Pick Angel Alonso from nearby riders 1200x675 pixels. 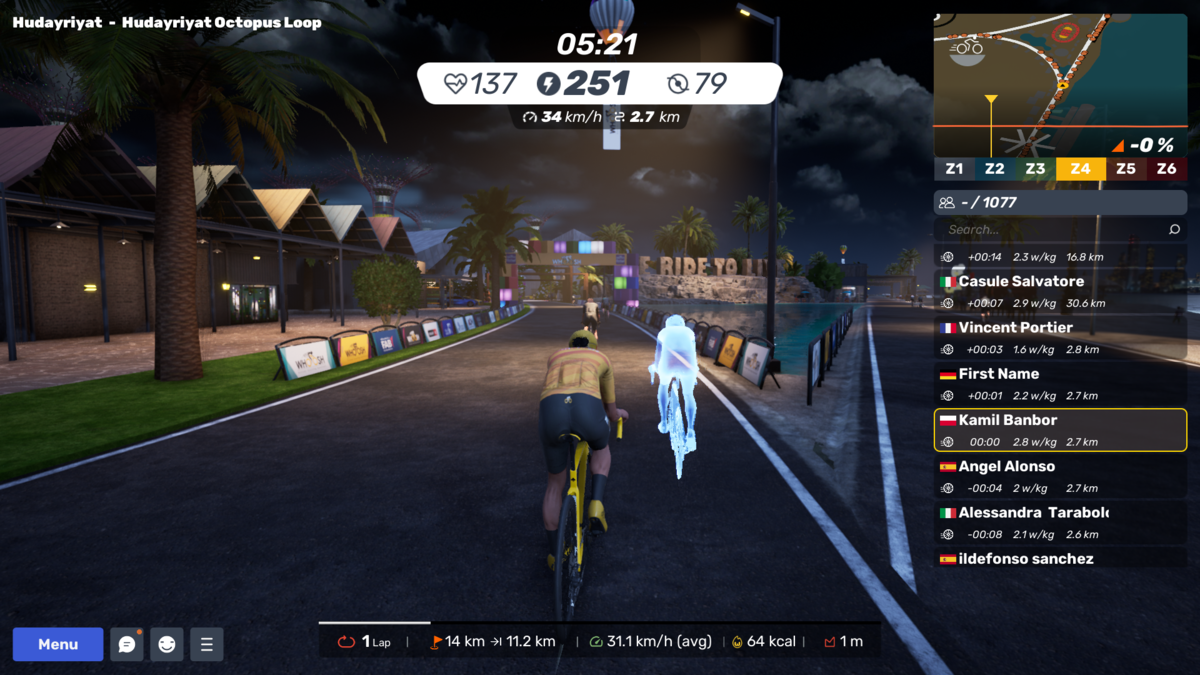pyautogui.click(x=1060, y=476)
